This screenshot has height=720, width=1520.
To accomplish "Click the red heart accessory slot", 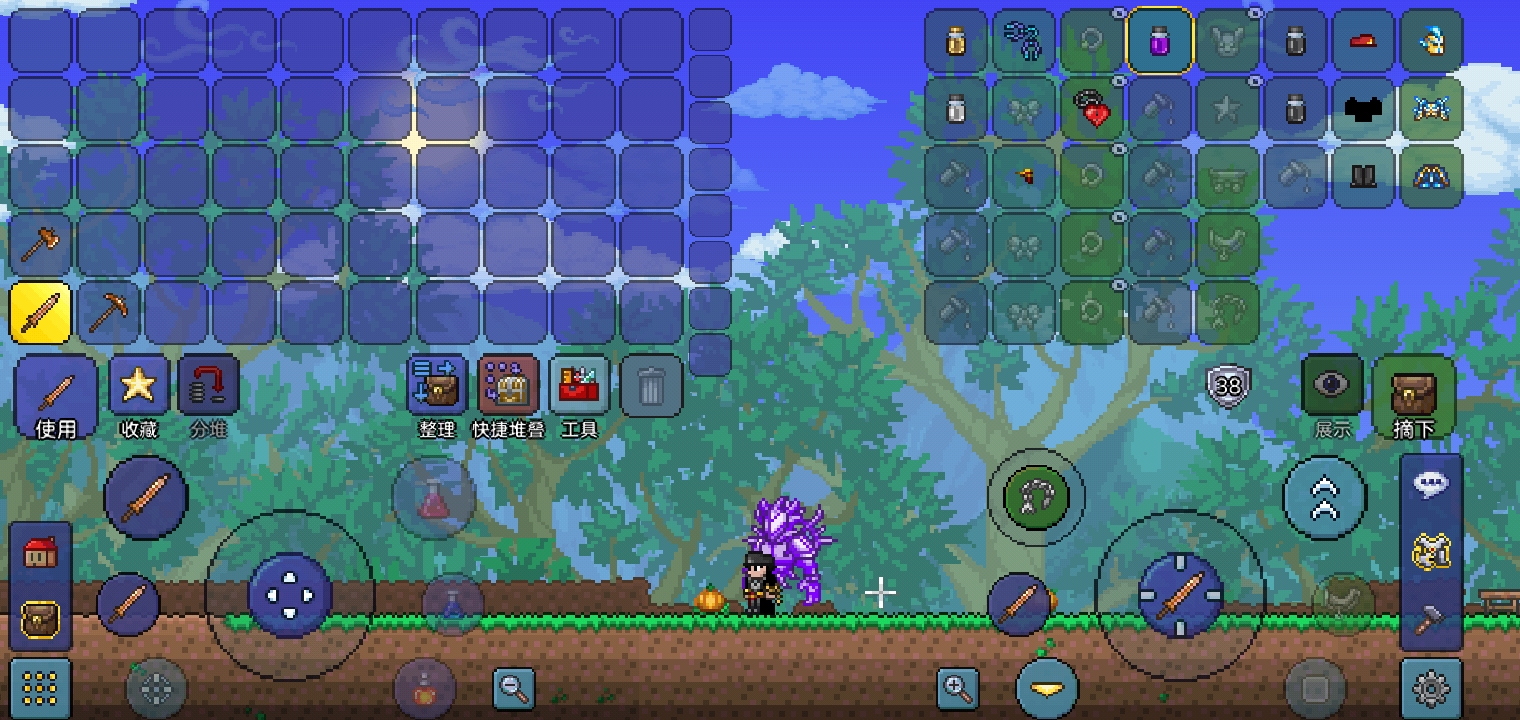I will 1092,109.
